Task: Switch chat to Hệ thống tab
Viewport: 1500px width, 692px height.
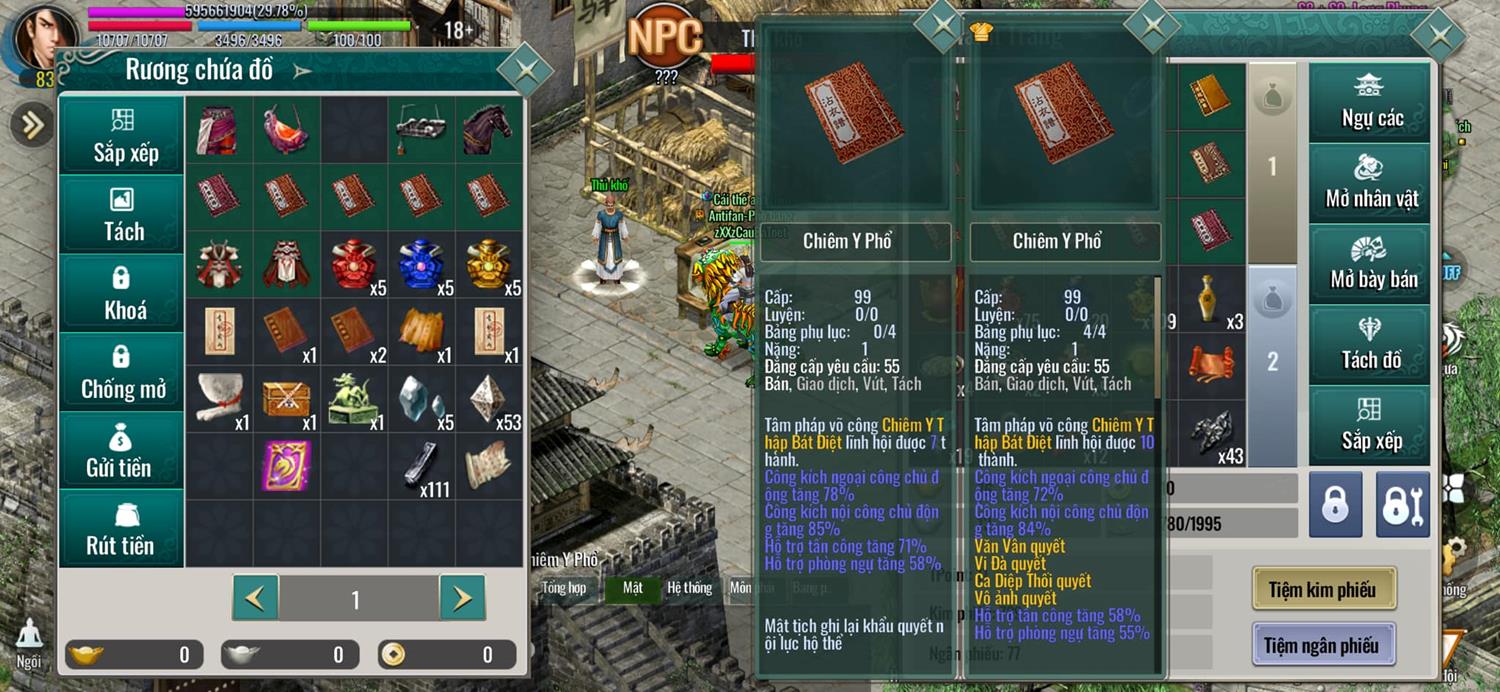Action: pyautogui.click(x=690, y=588)
